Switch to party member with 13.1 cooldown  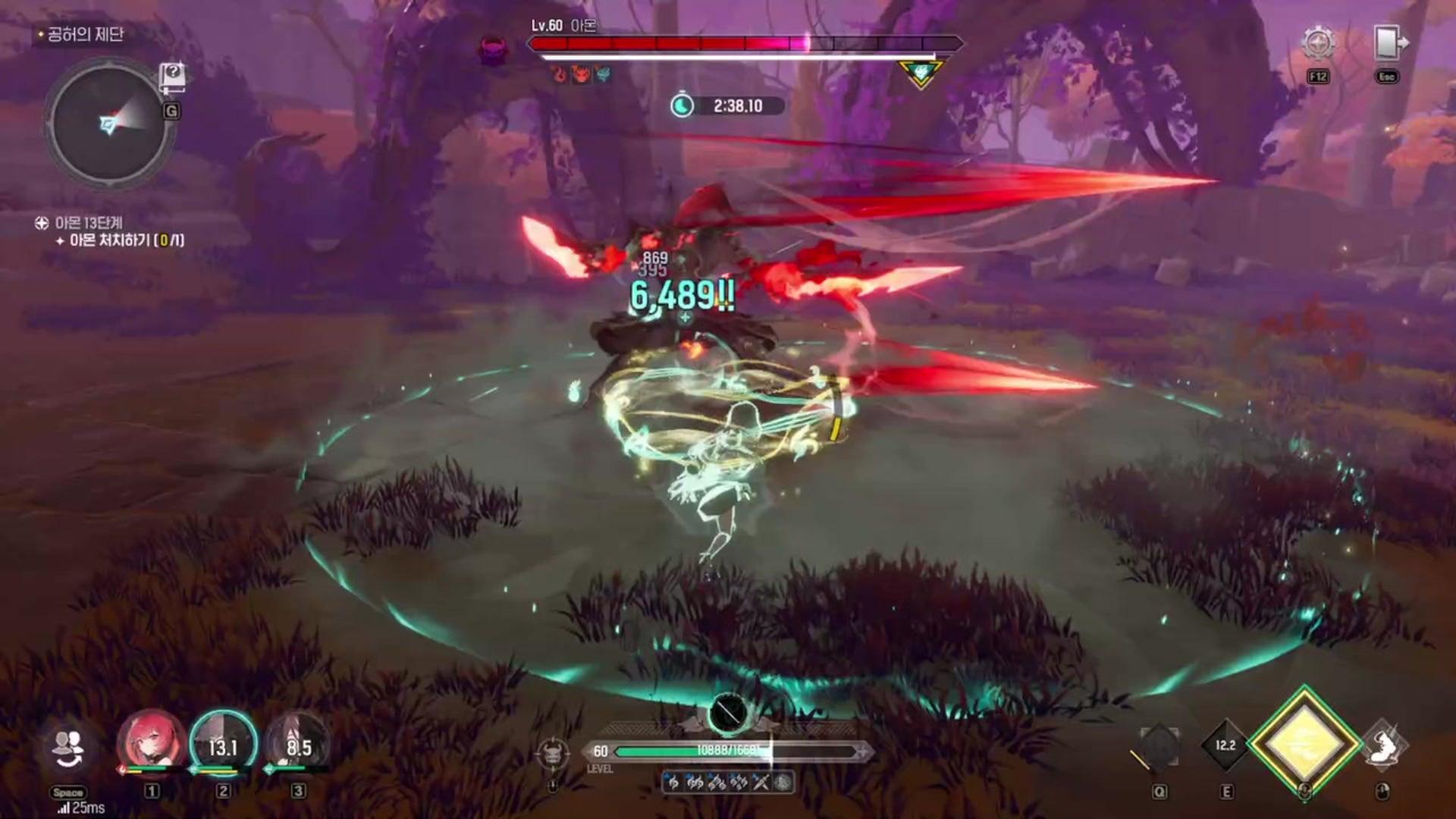pos(223,745)
